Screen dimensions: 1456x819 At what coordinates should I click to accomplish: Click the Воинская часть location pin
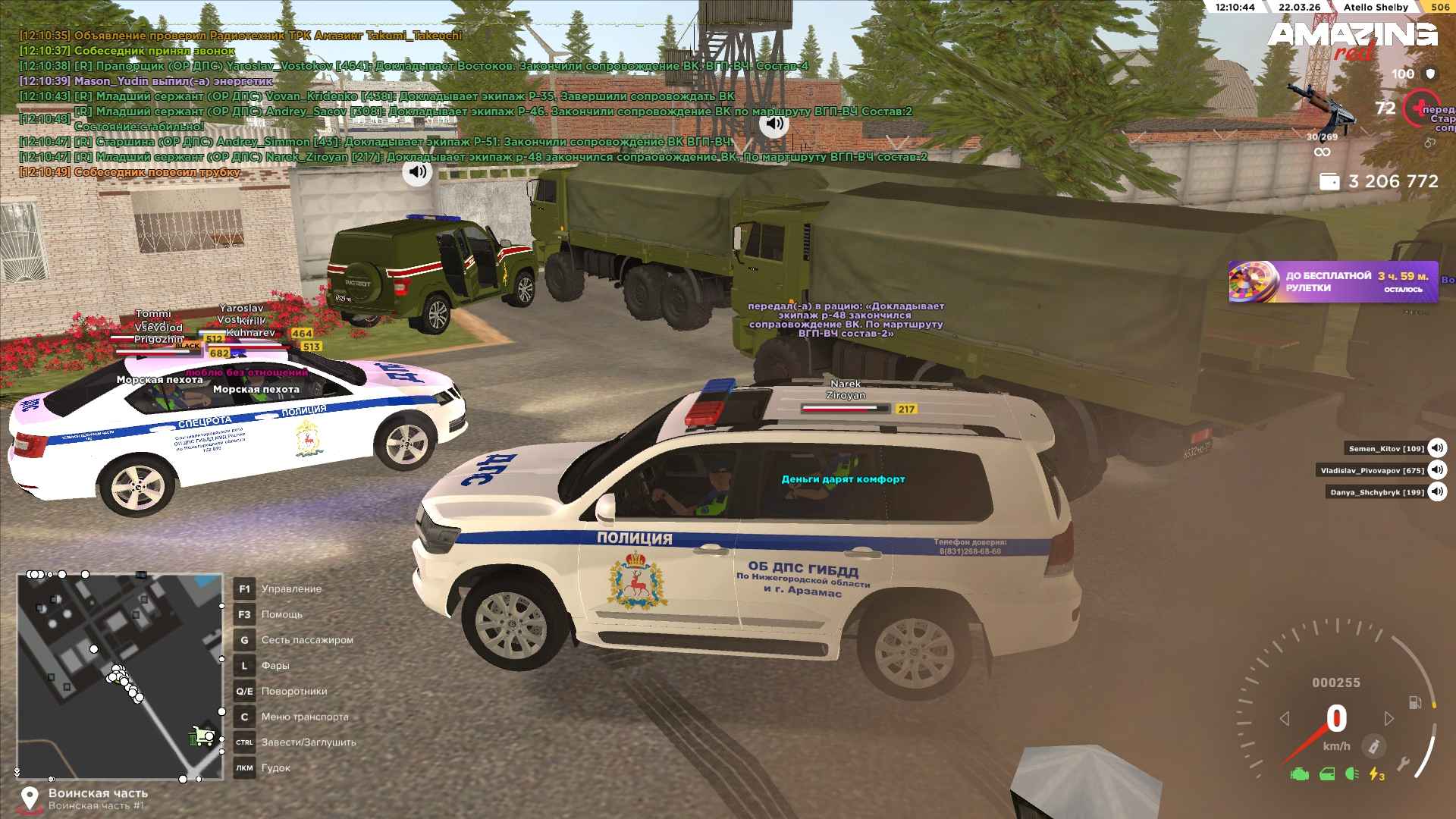click(x=30, y=799)
